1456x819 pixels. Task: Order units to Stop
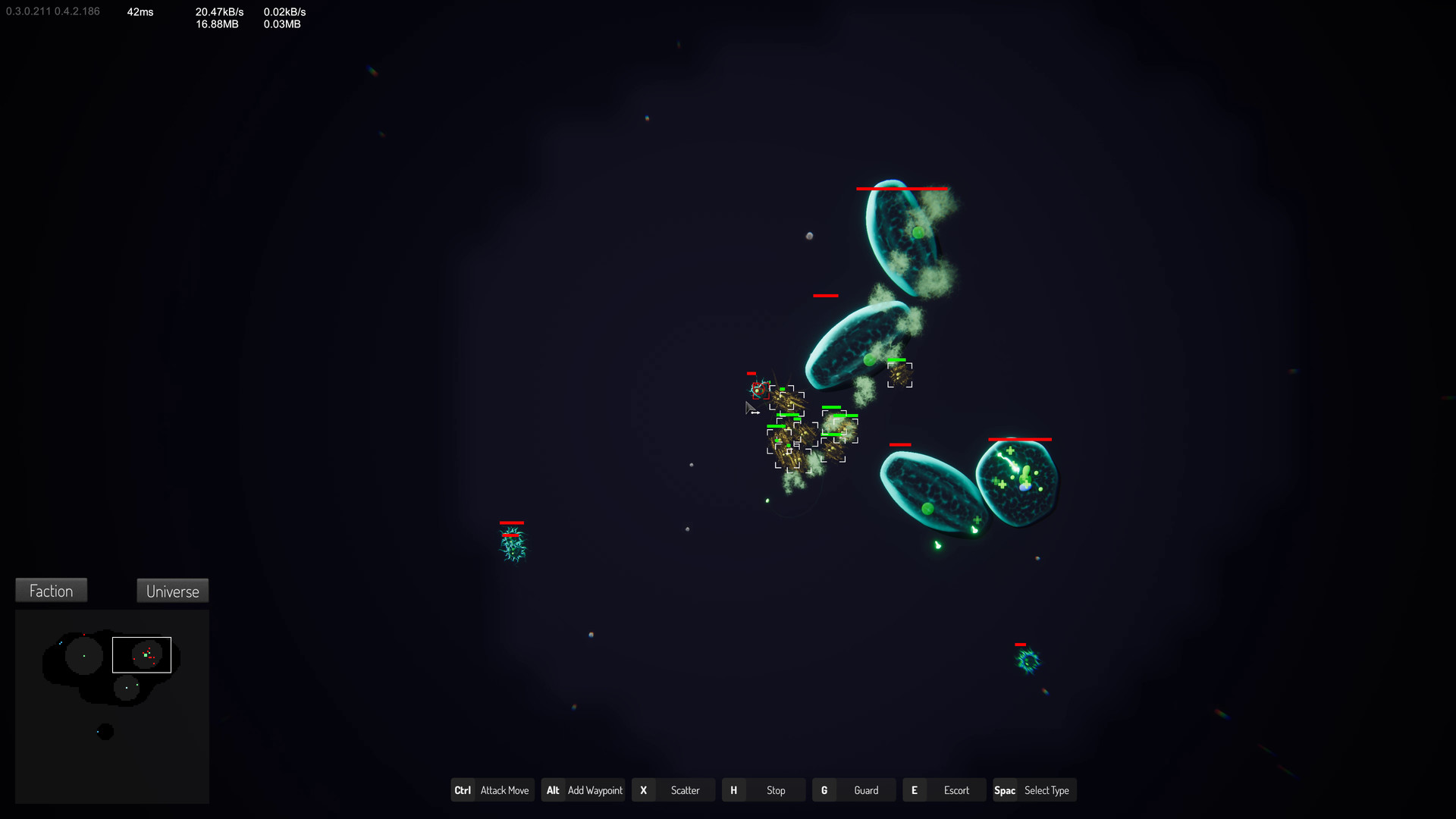[763, 789]
